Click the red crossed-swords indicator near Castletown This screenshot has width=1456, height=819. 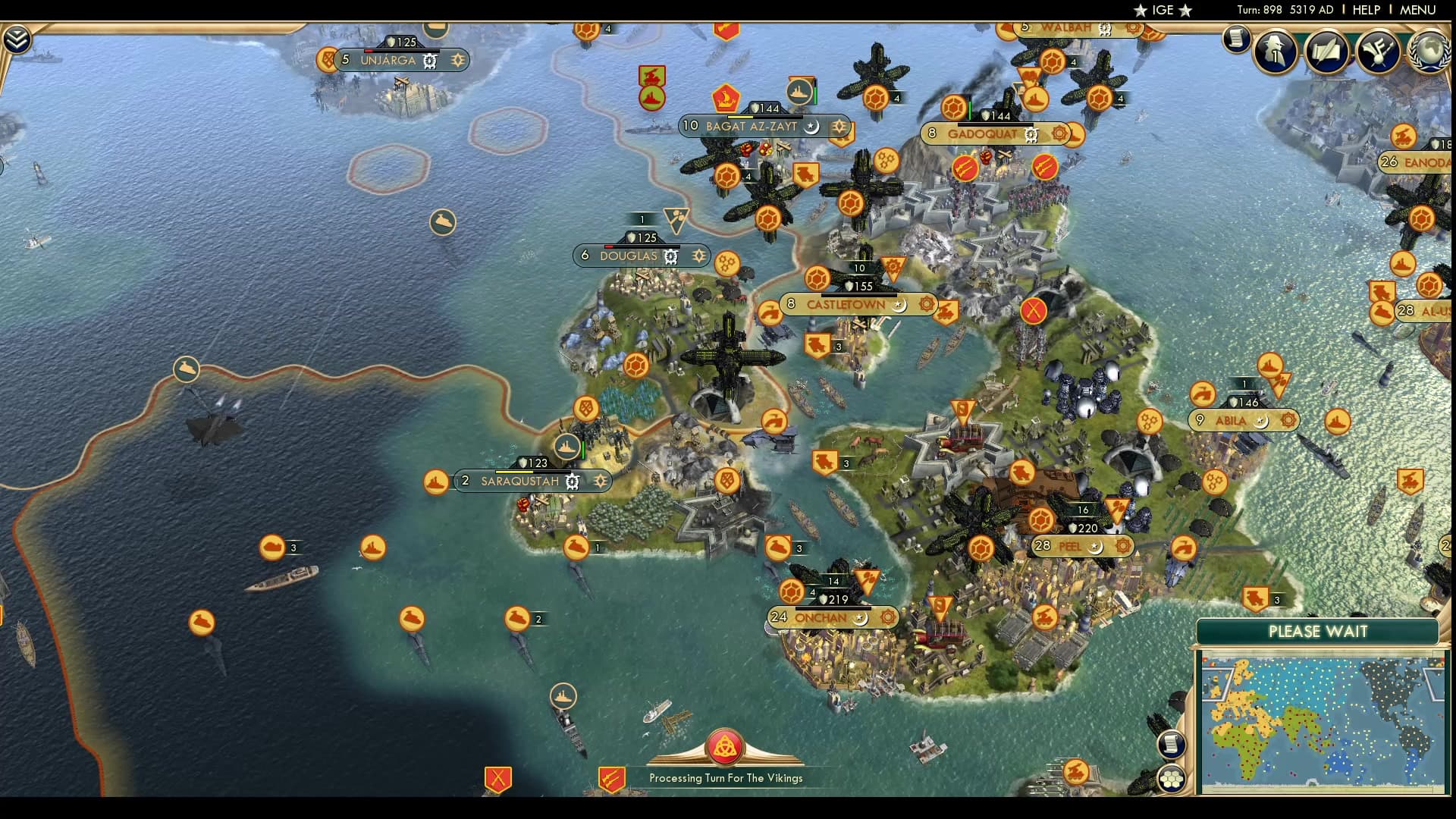pyautogui.click(x=1034, y=309)
